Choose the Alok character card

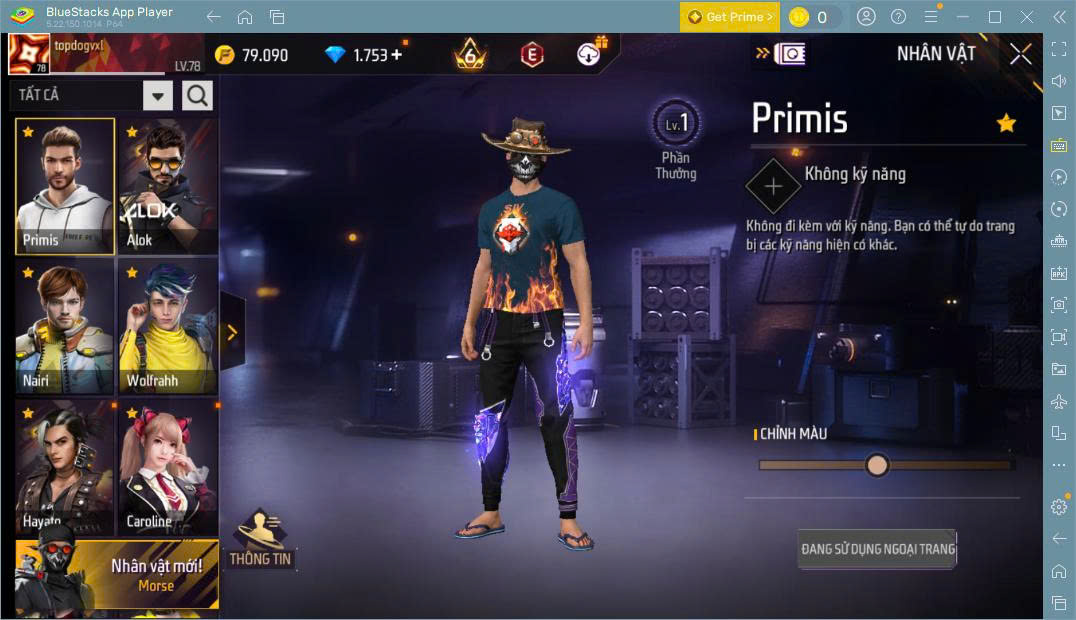(168, 186)
